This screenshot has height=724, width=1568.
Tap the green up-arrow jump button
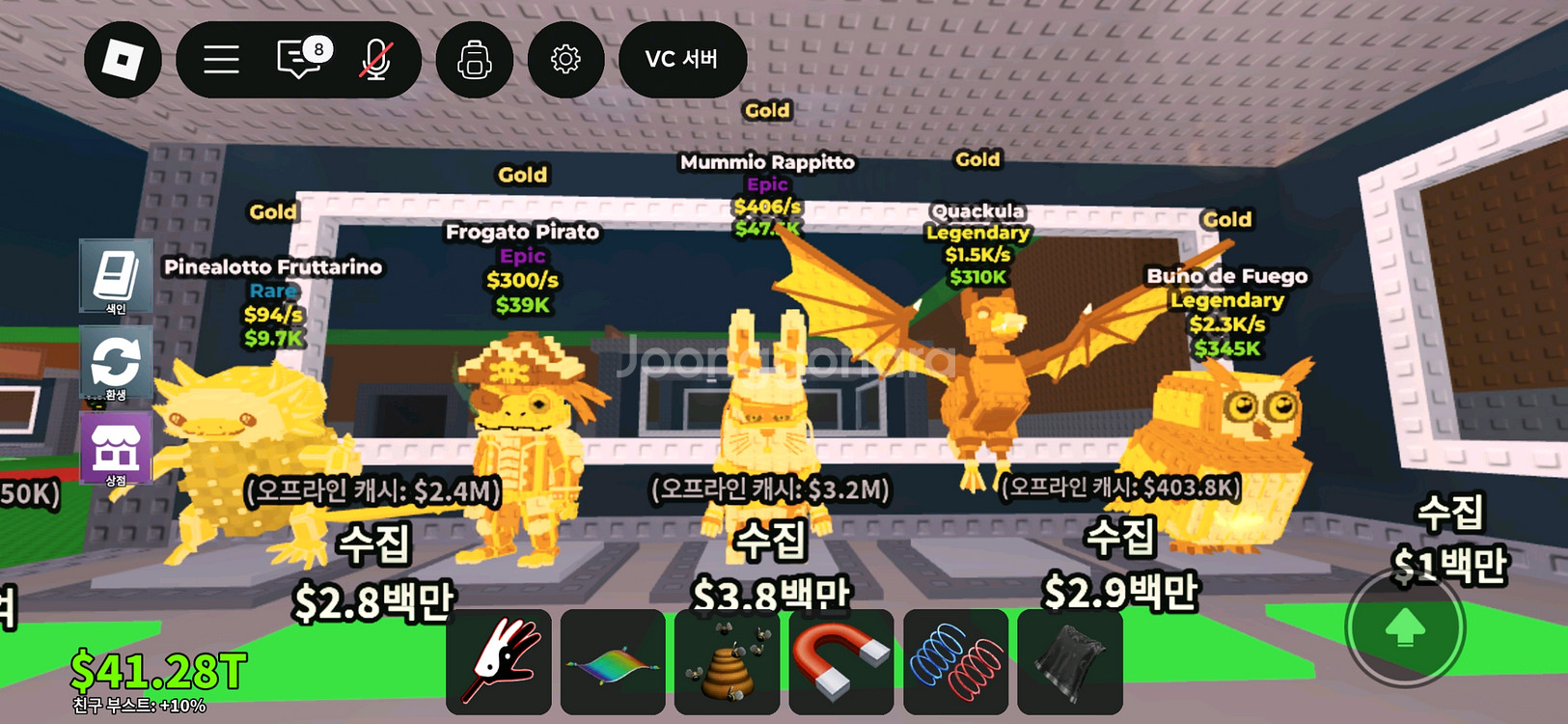point(1405,628)
